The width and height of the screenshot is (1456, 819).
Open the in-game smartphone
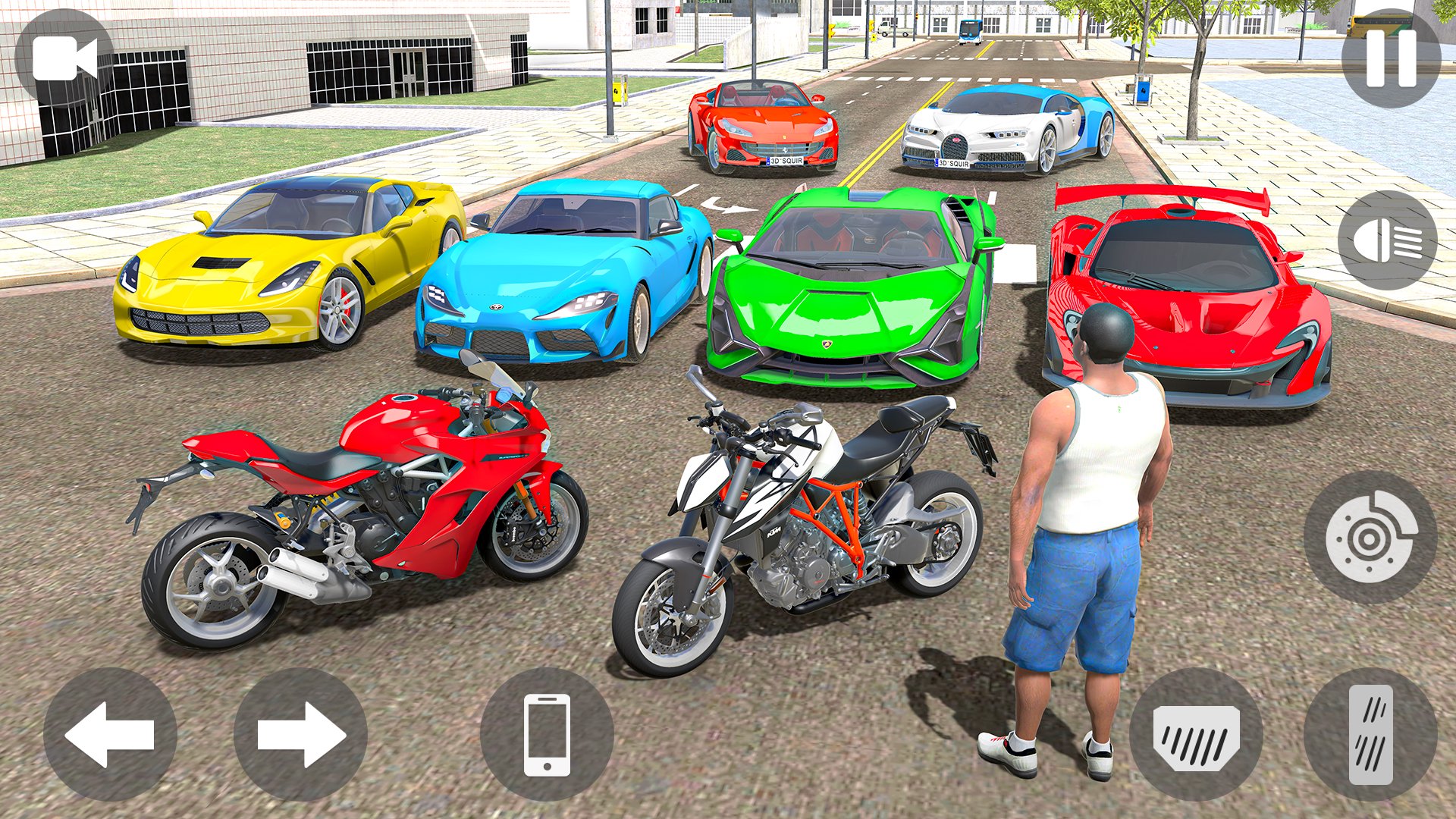[547, 734]
